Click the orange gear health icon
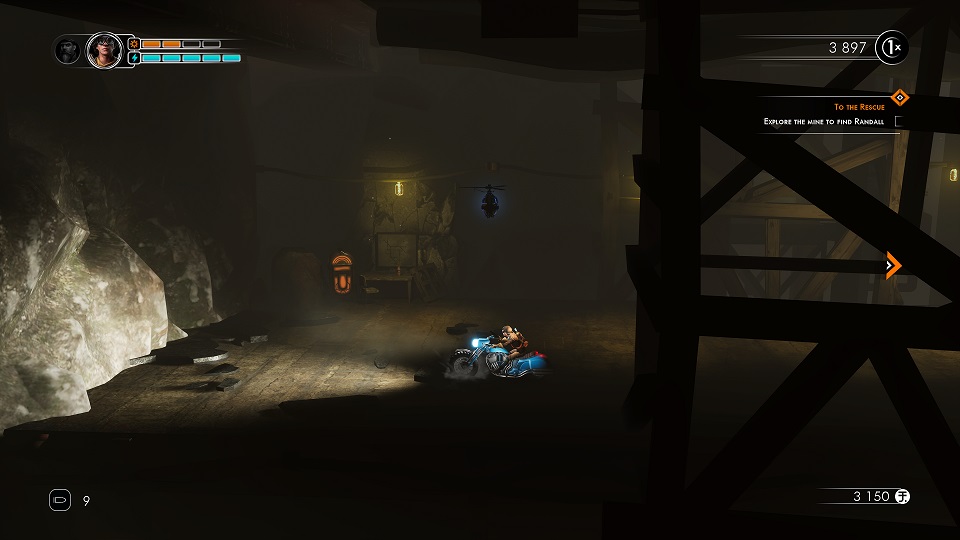Screen dimensions: 960x540 [x=133, y=44]
